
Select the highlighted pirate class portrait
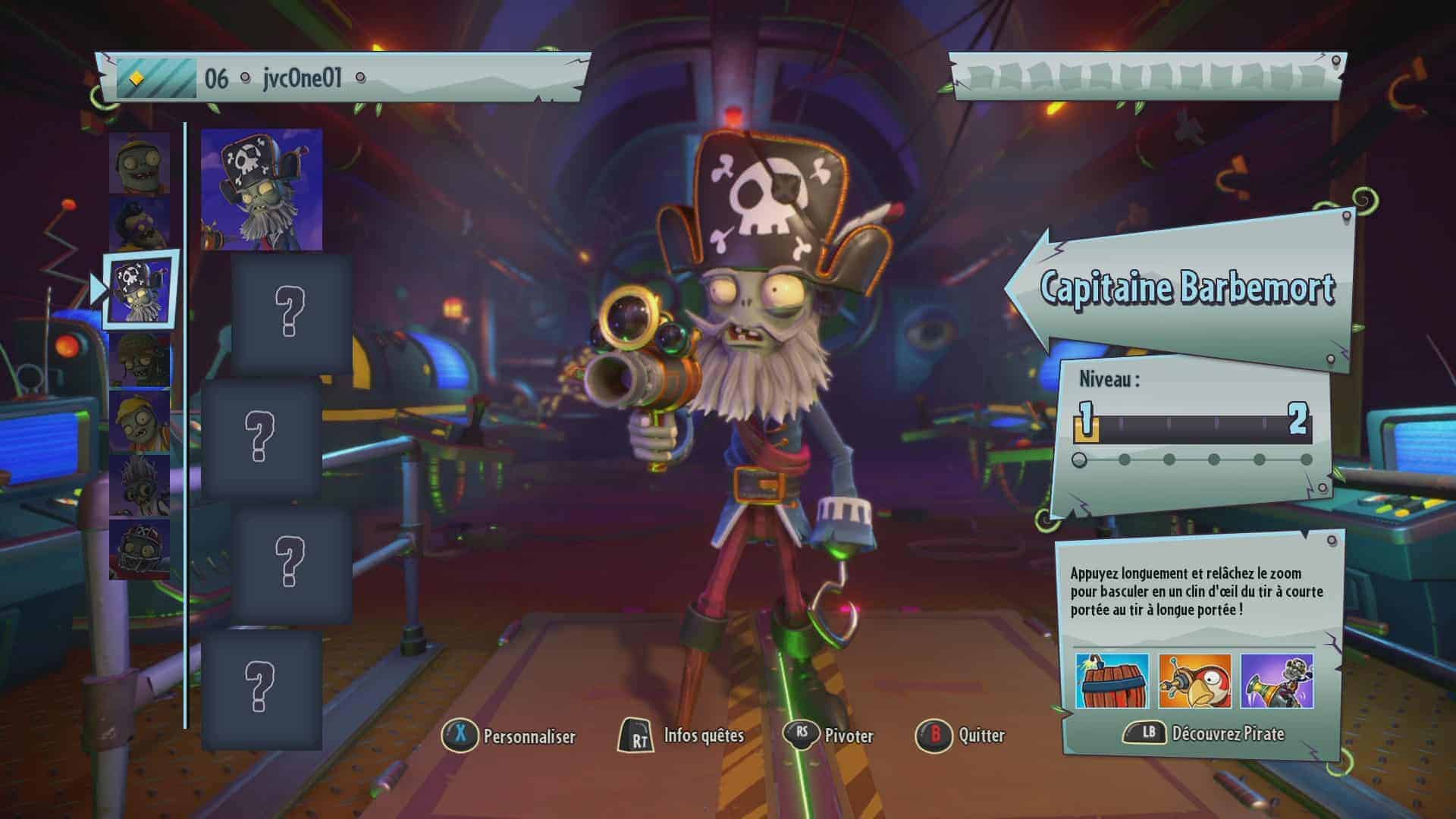pos(141,289)
